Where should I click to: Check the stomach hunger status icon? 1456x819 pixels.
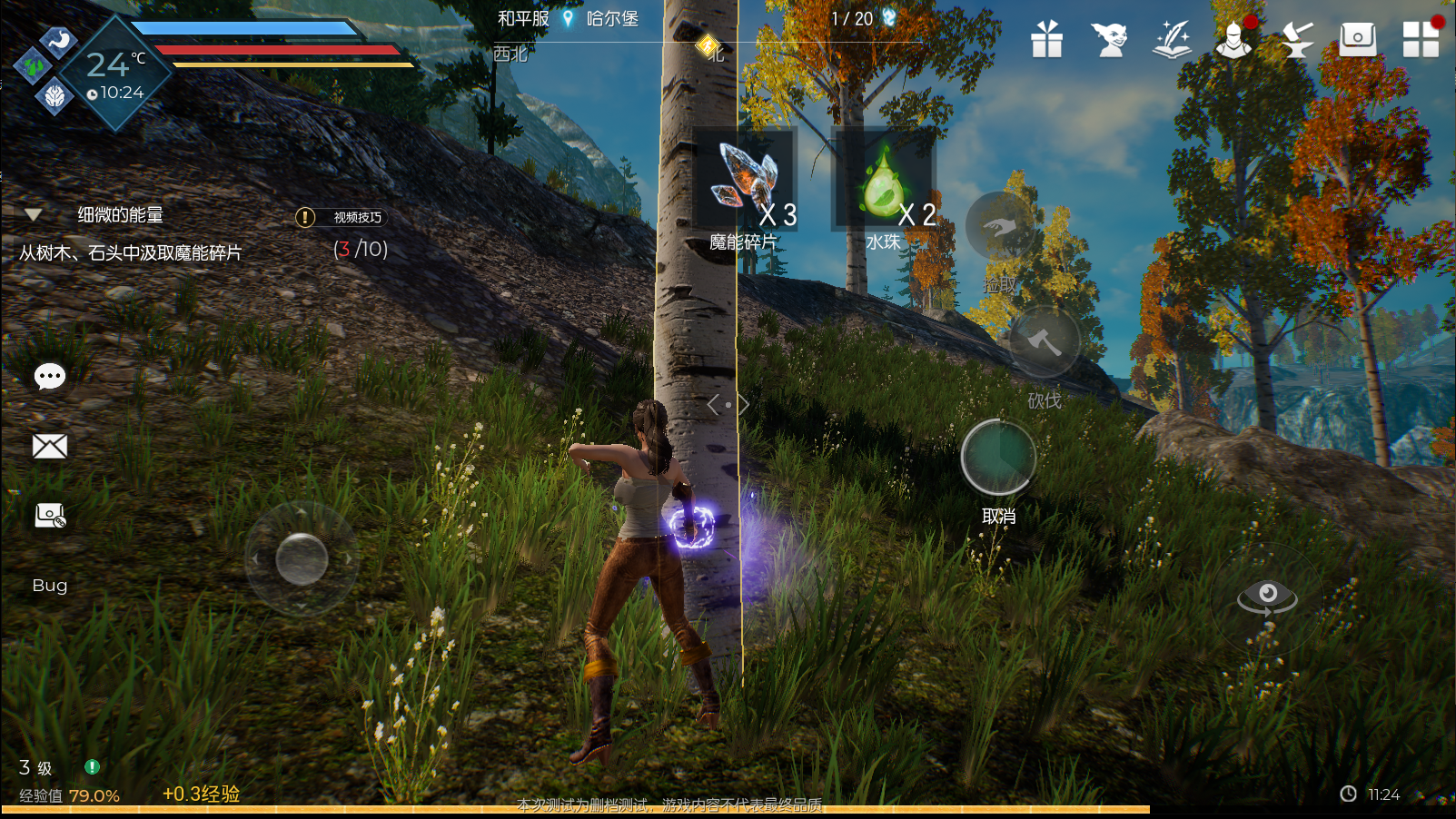point(60,41)
